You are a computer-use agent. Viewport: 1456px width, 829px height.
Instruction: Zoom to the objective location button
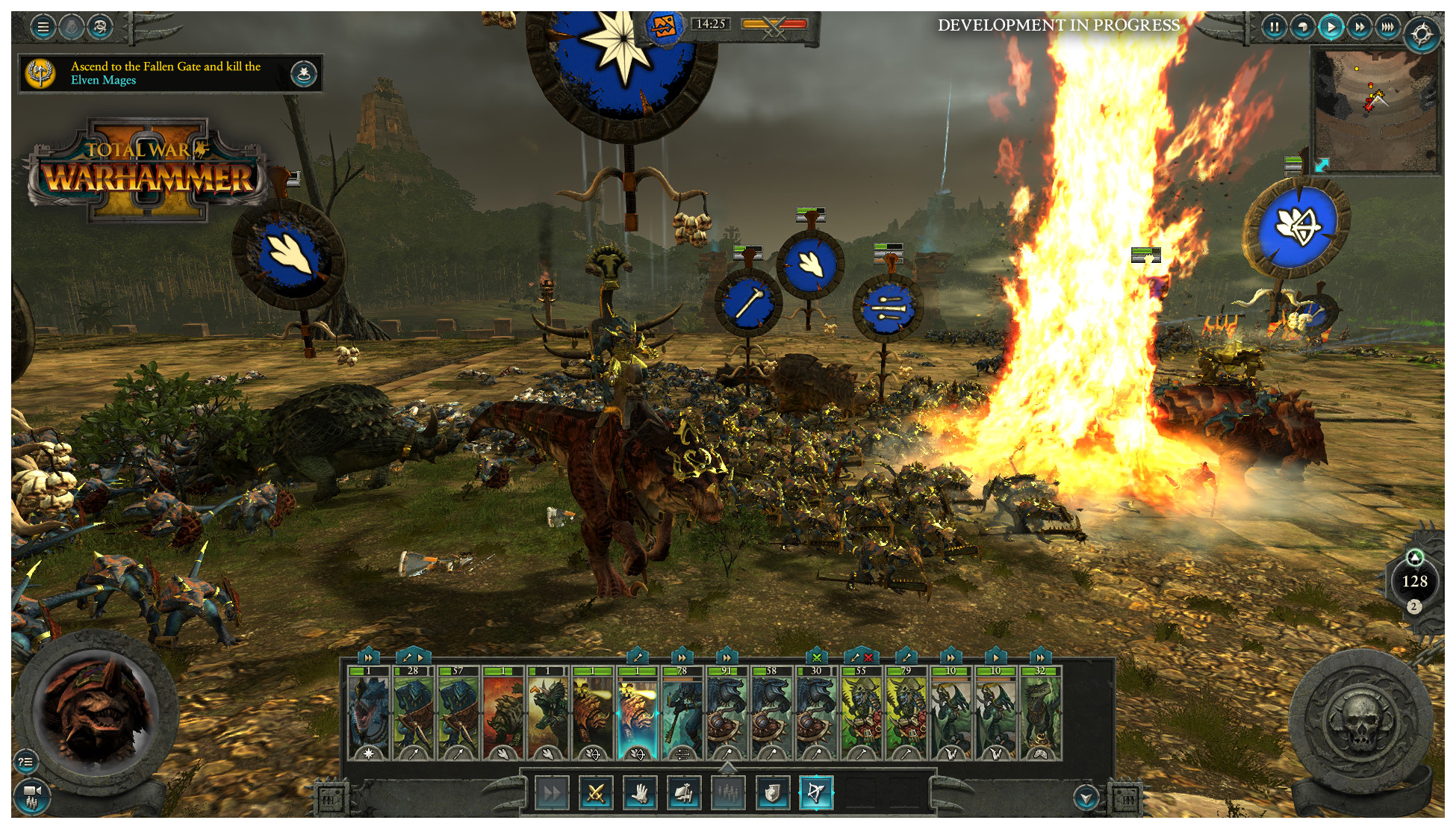303,73
